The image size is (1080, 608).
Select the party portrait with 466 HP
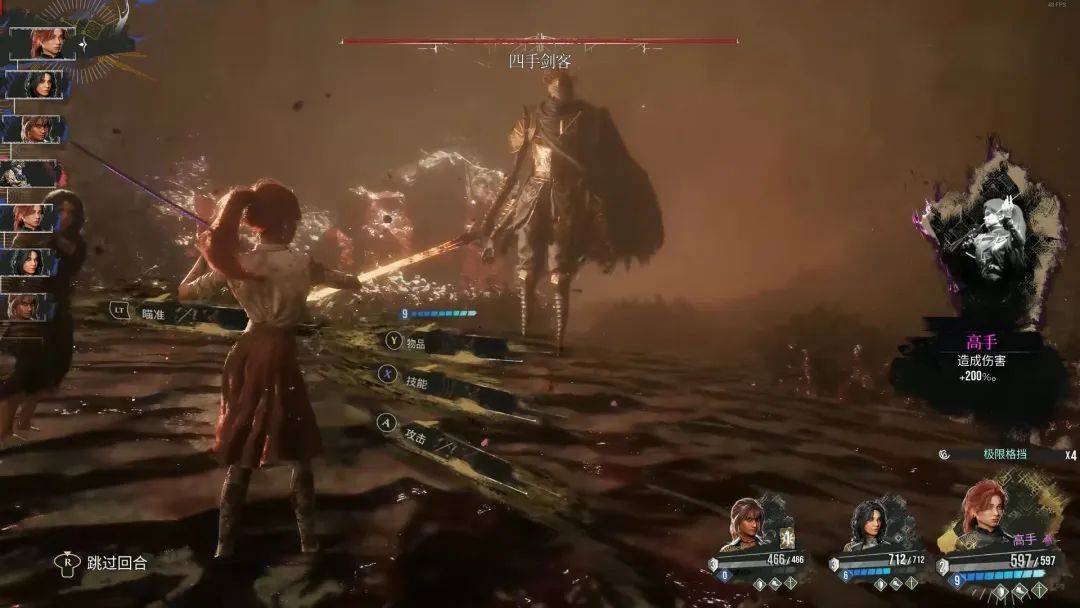[x=750, y=524]
